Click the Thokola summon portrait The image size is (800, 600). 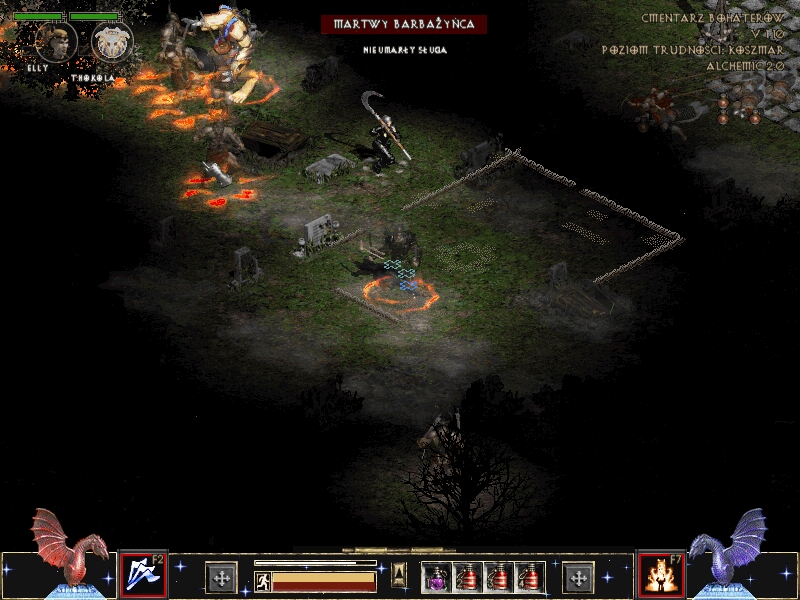click(110, 44)
